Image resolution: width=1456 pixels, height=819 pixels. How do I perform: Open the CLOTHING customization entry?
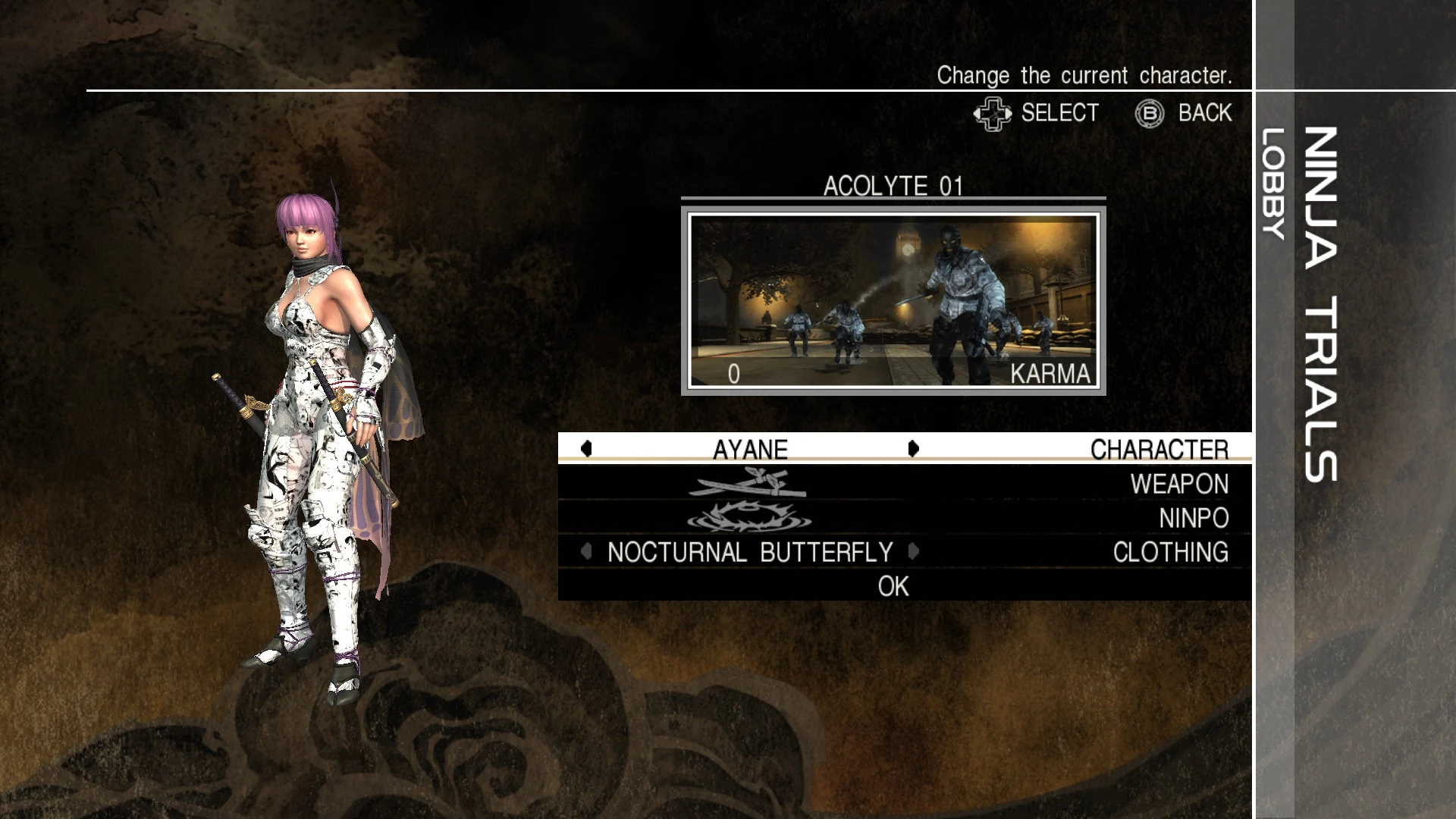coord(1180,552)
